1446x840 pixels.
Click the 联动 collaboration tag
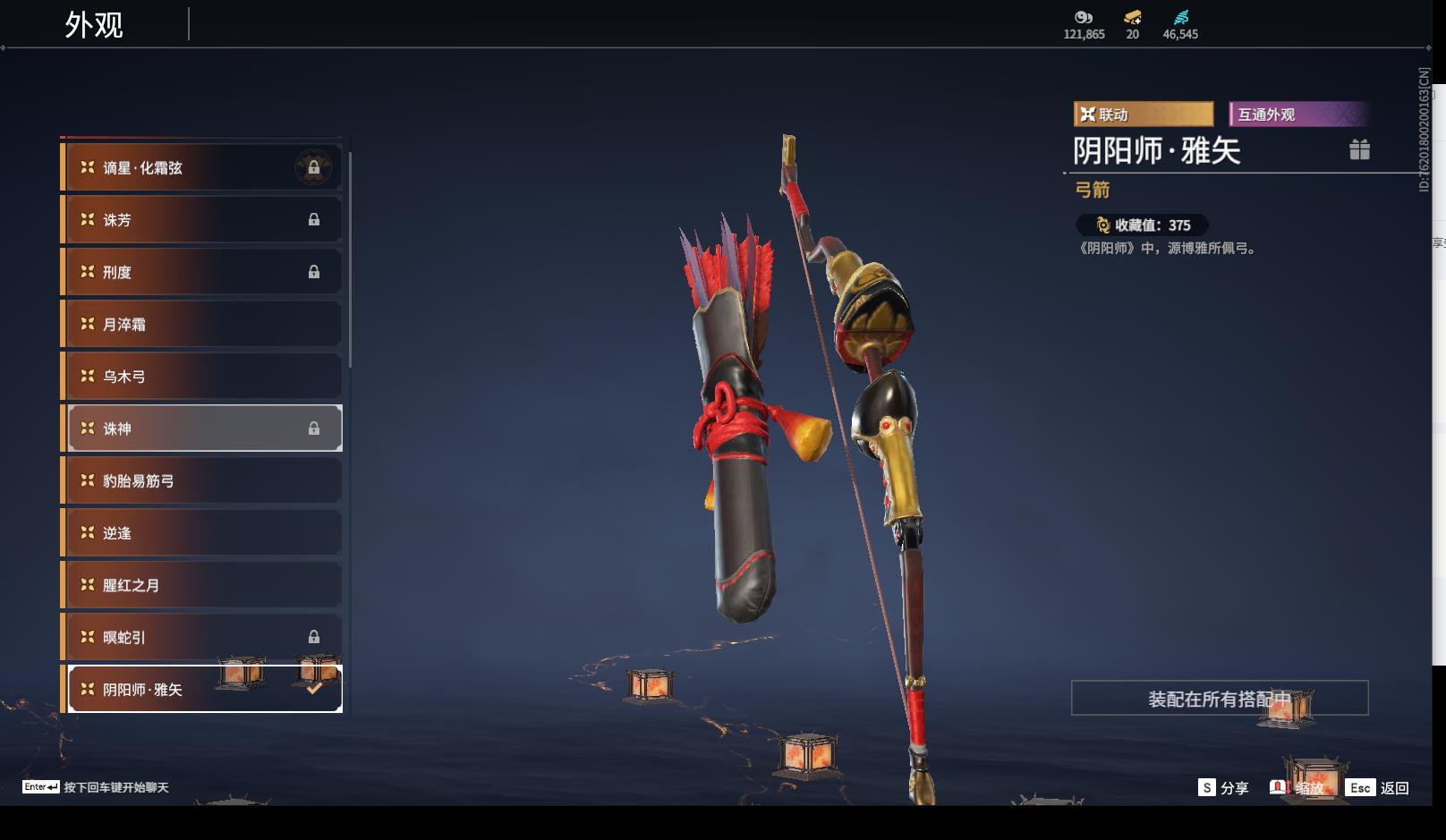(x=1143, y=115)
